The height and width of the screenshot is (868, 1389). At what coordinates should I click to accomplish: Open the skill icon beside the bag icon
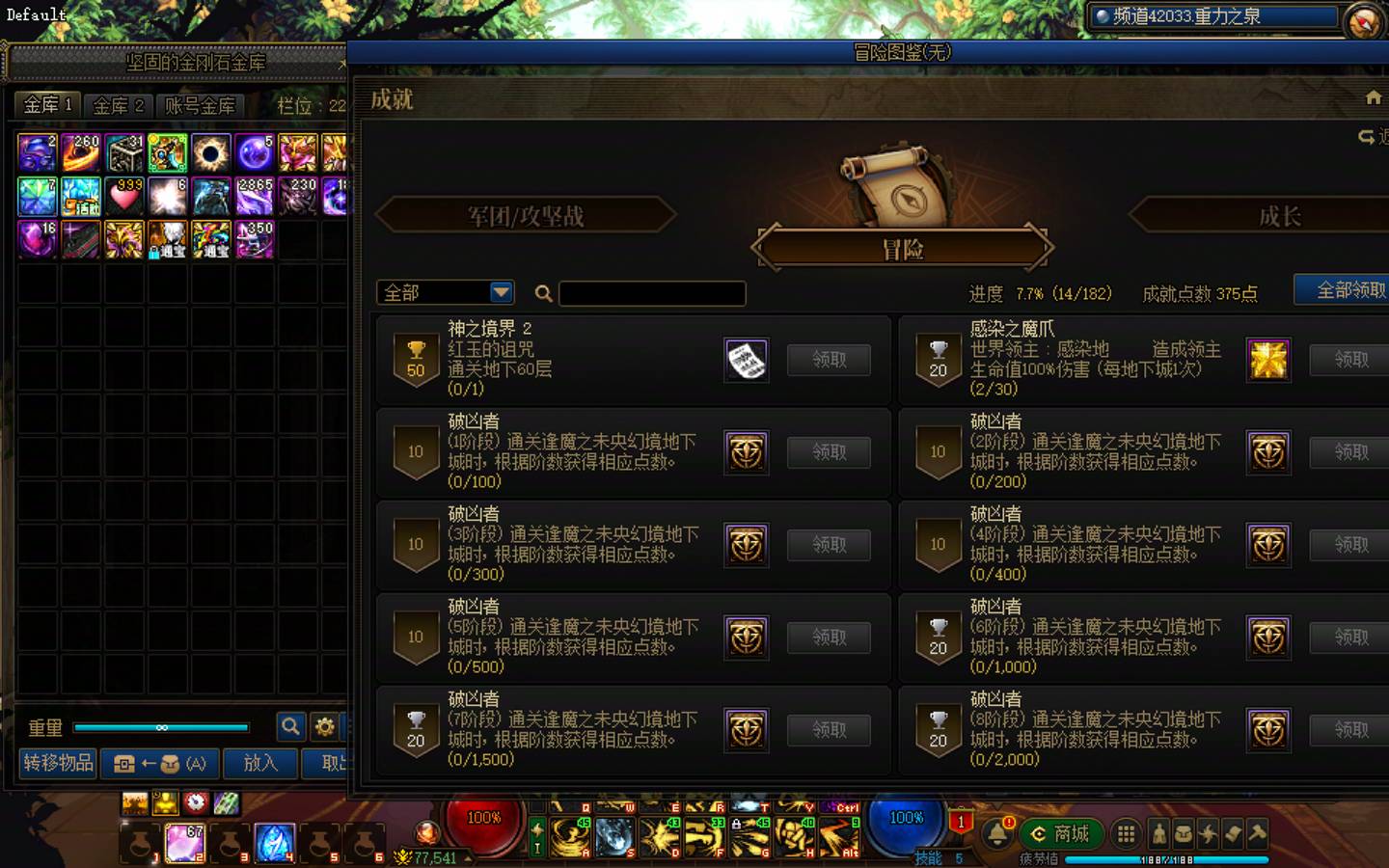click(1208, 834)
